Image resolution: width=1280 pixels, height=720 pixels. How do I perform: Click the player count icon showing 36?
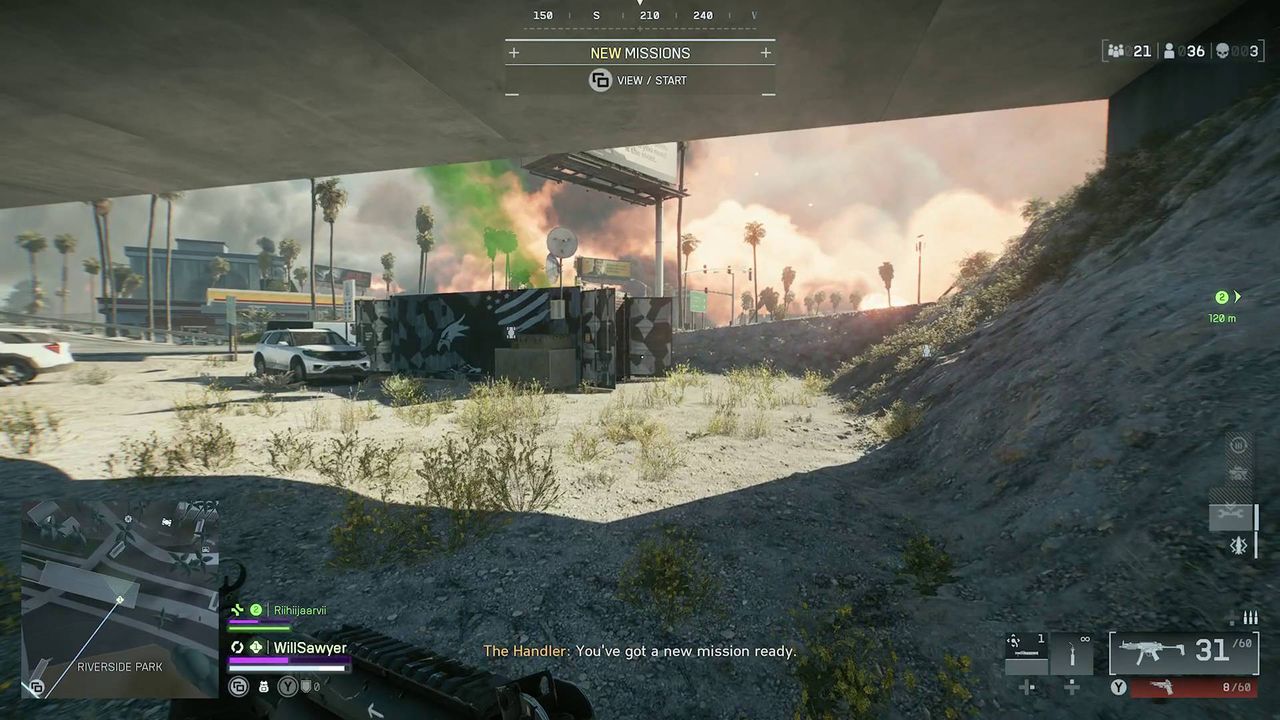1169,50
